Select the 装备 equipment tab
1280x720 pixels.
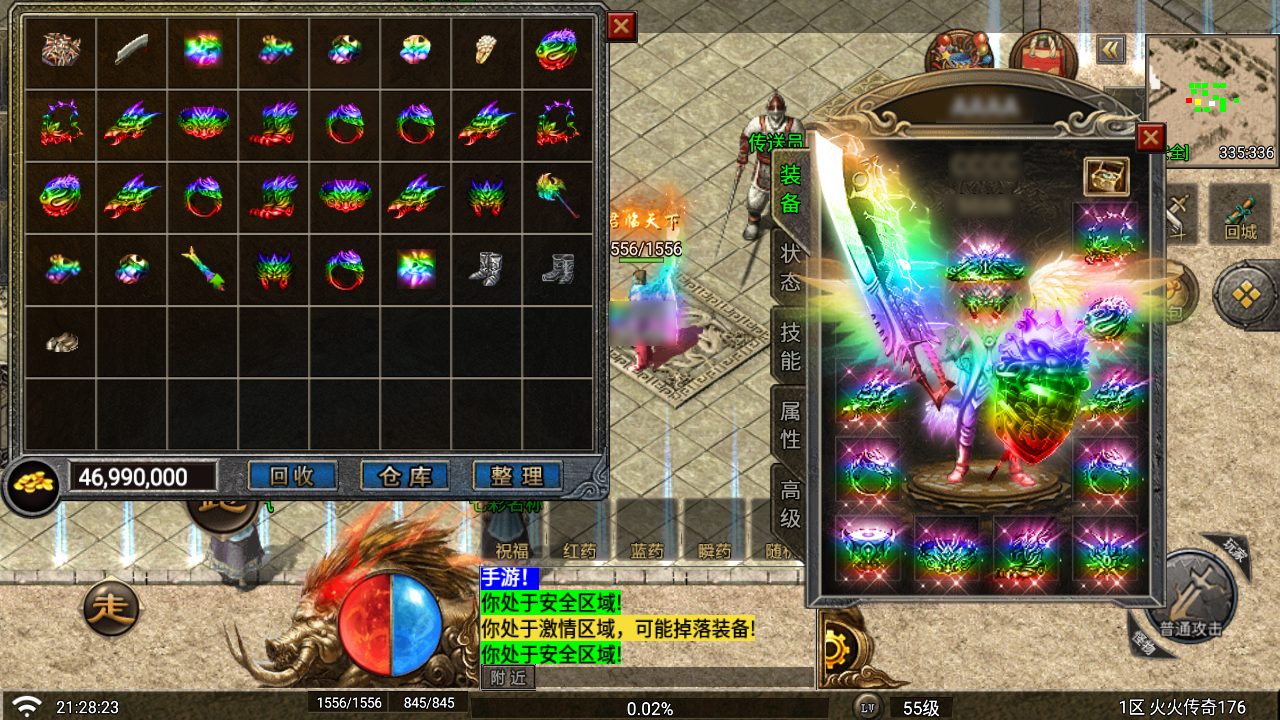click(x=790, y=188)
